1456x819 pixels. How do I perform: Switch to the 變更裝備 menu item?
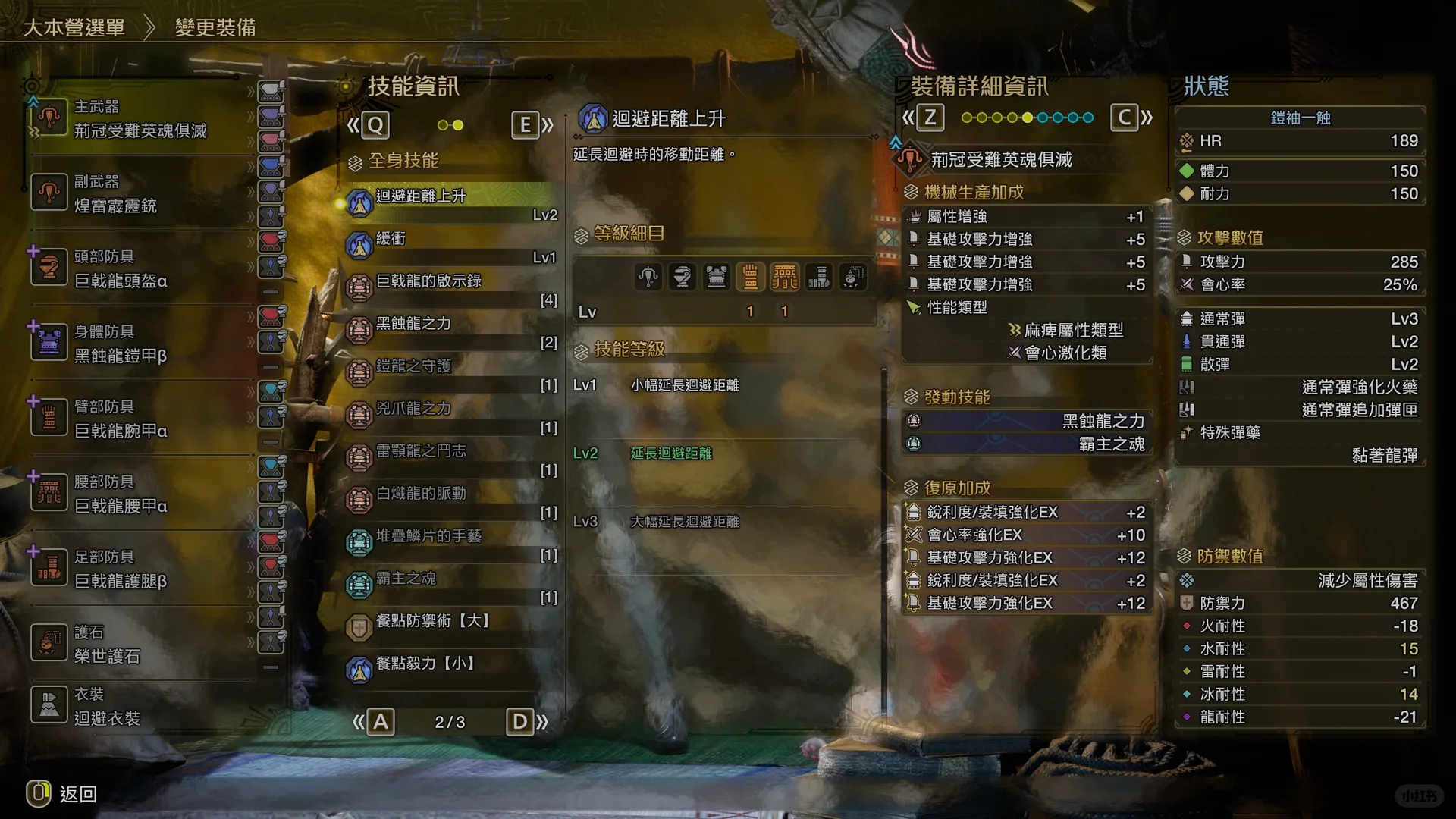point(215,27)
